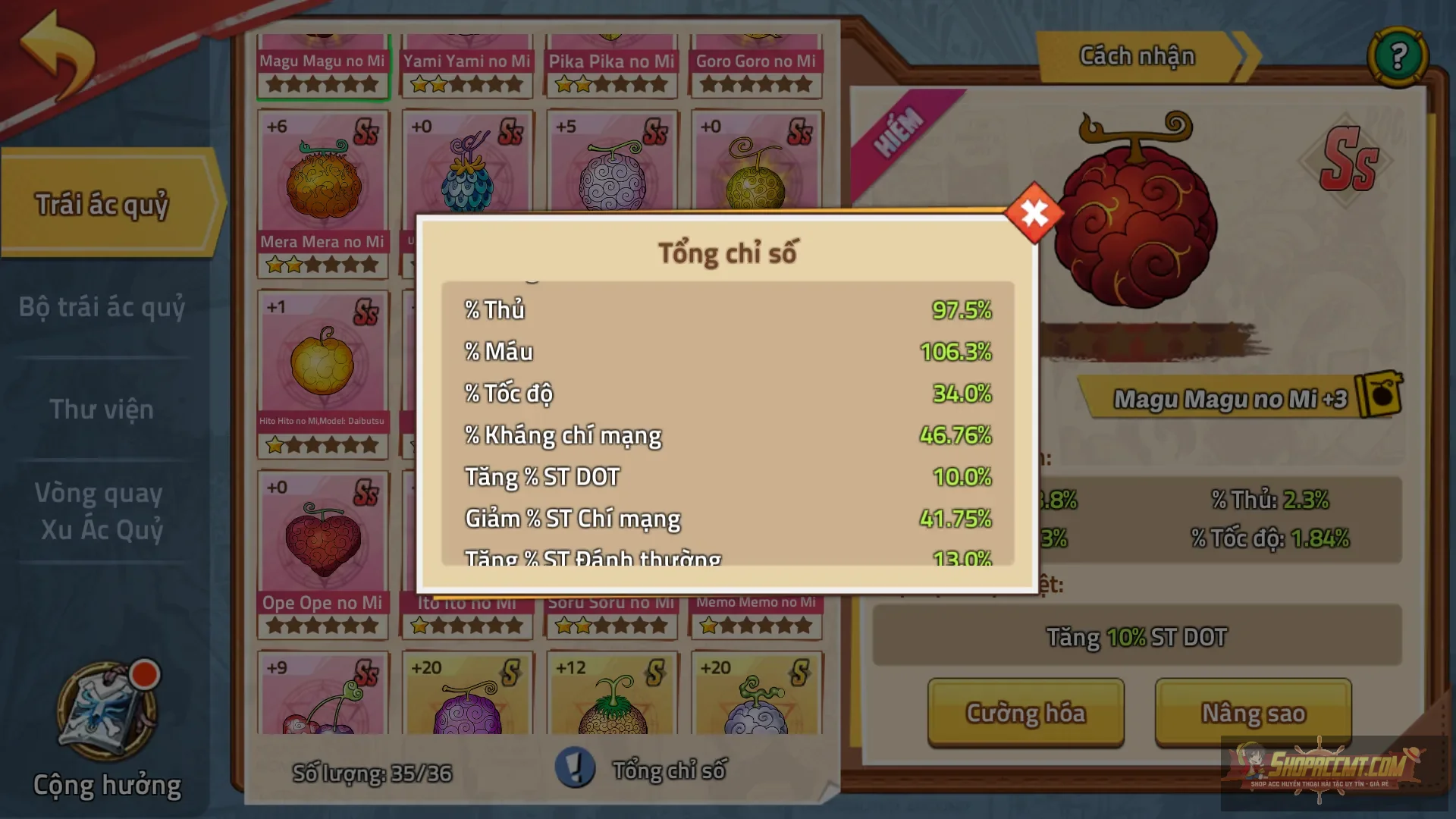Select the Hito Hito no Mi thumbnail

coord(323,364)
